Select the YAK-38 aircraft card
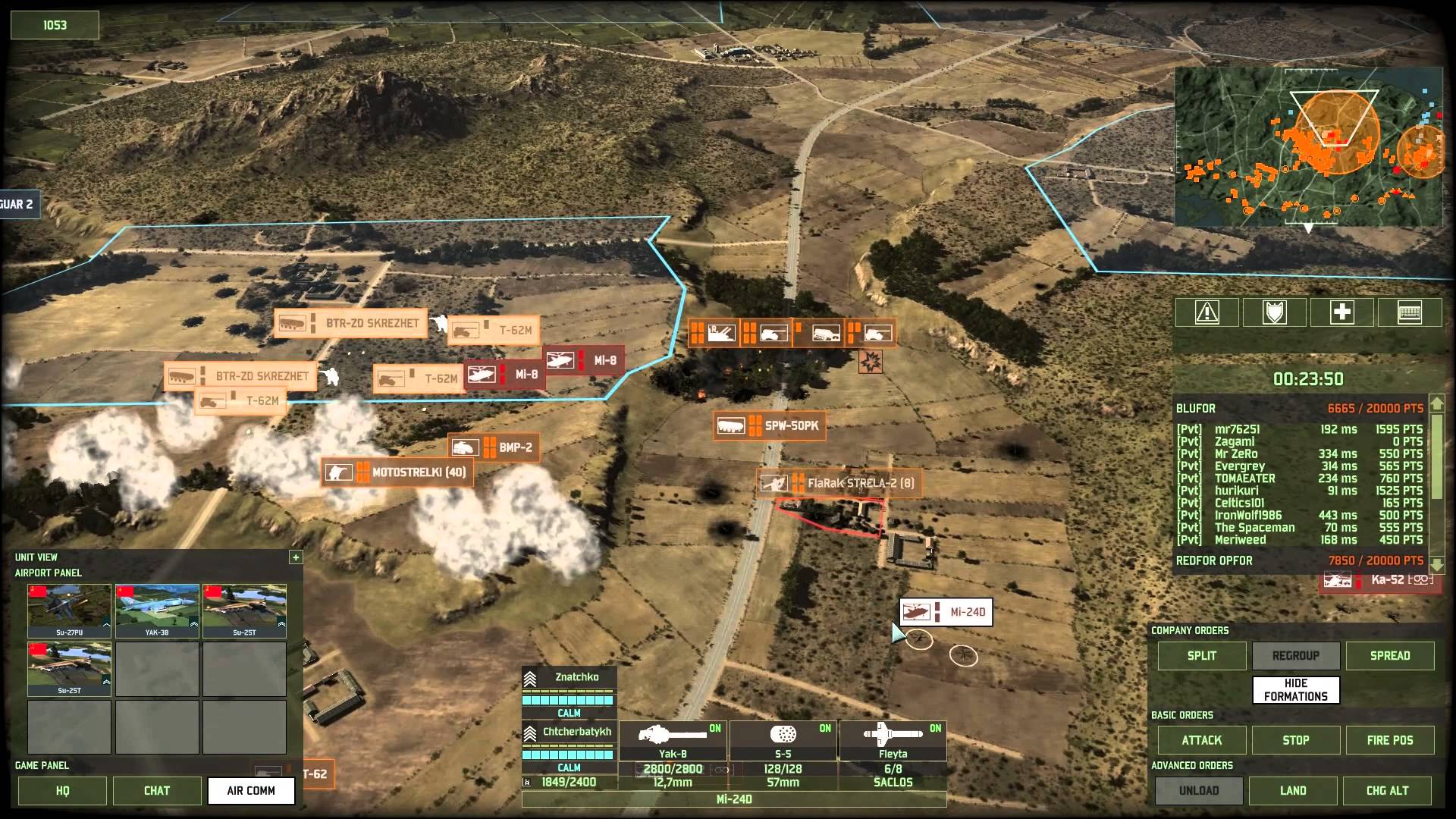The width and height of the screenshot is (1456, 819). click(157, 610)
